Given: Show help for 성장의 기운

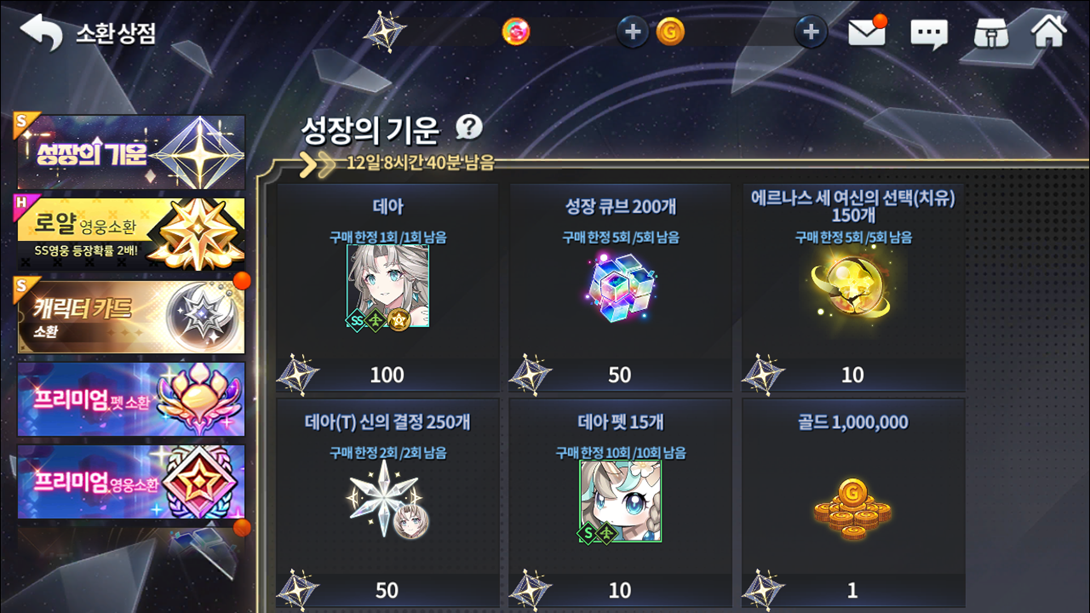Looking at the screenshot, I should tap(469, 127).
